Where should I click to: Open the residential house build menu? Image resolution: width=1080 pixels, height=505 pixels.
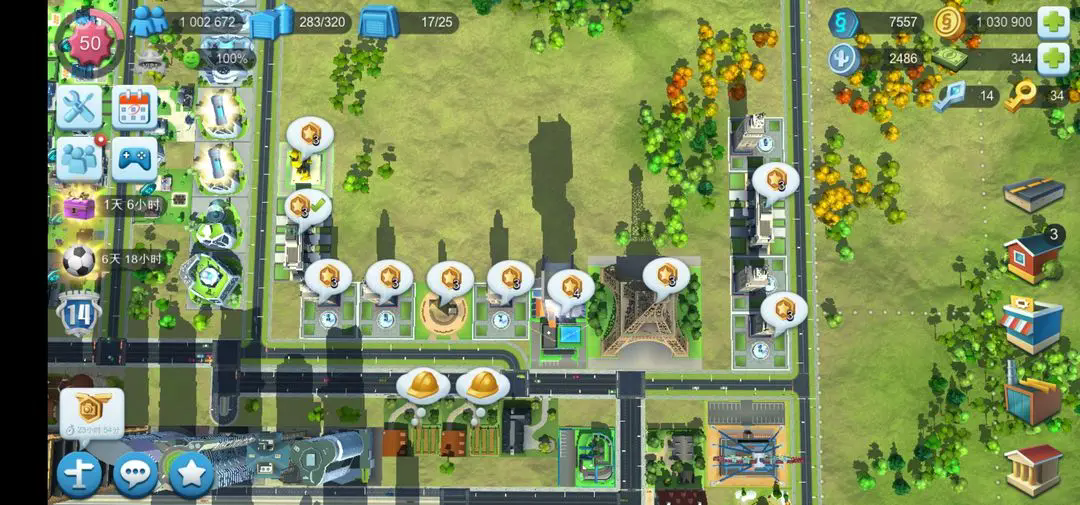point(1033,258)
